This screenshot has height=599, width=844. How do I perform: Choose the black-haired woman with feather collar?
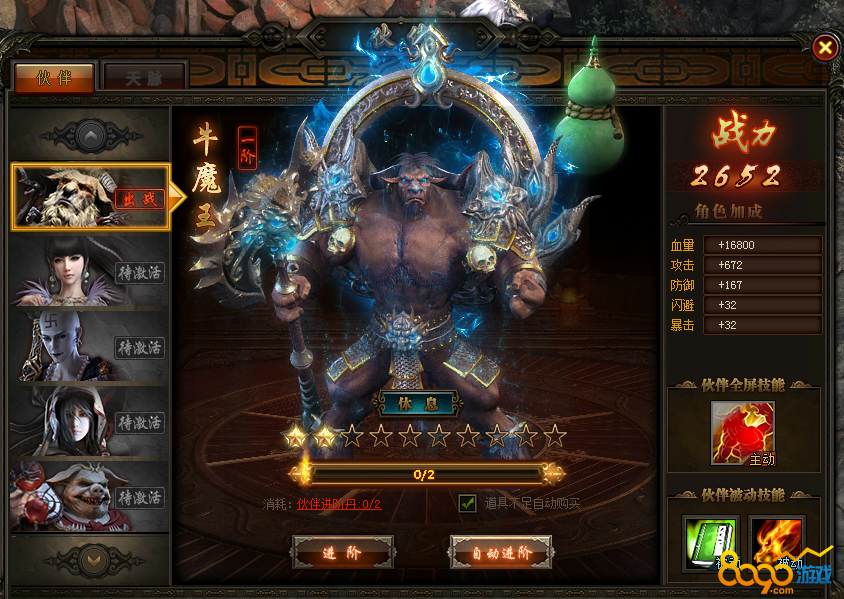[90, 270]
